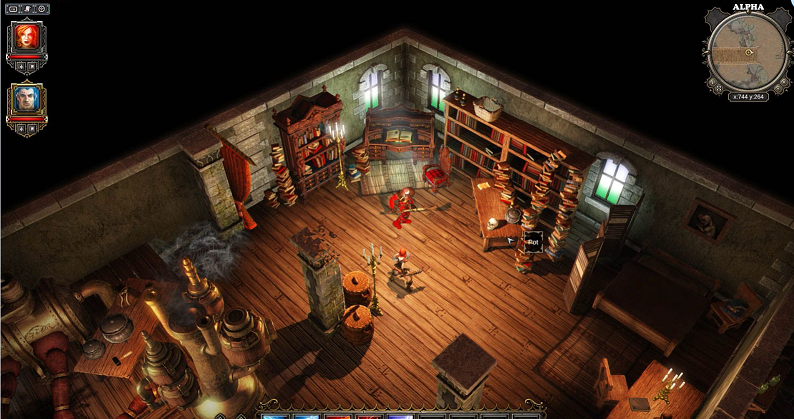Select the blue-haired man's portrait
This screenshot has width=794, height=419.
(x=26, y=100)
